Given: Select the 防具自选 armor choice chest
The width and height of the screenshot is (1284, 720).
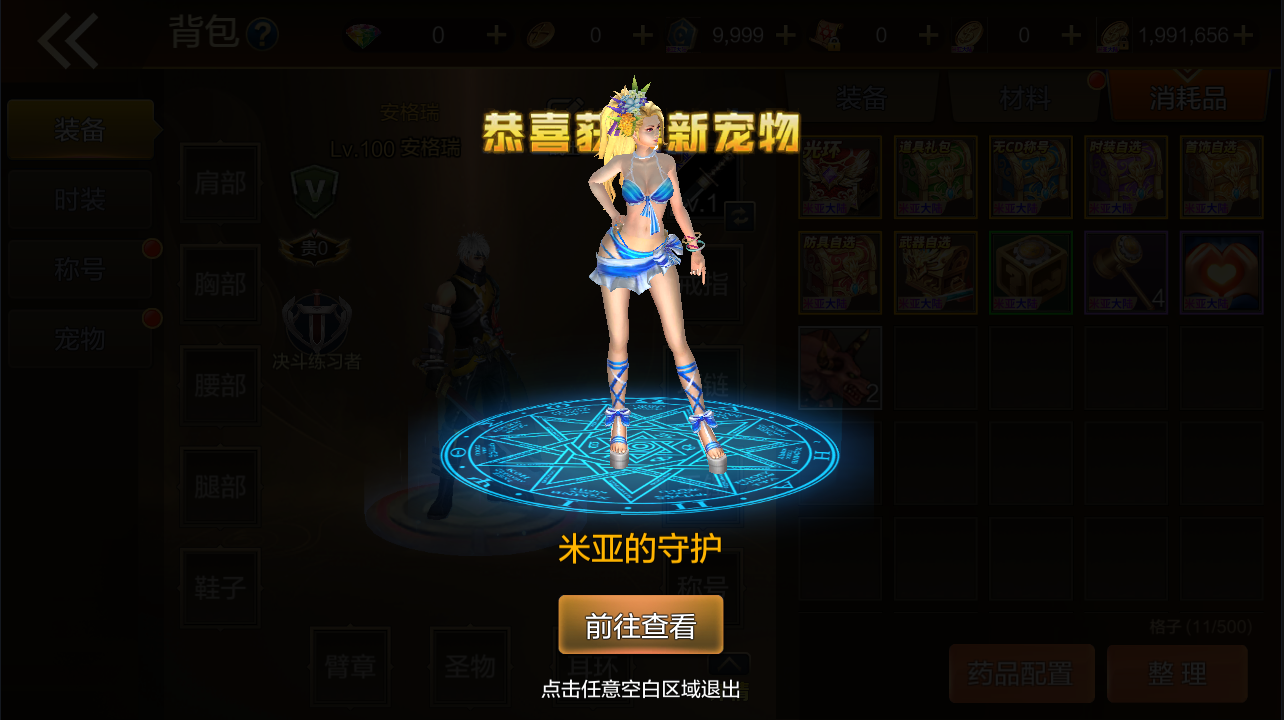Looking at the screenshot, I should click(840, 271).
